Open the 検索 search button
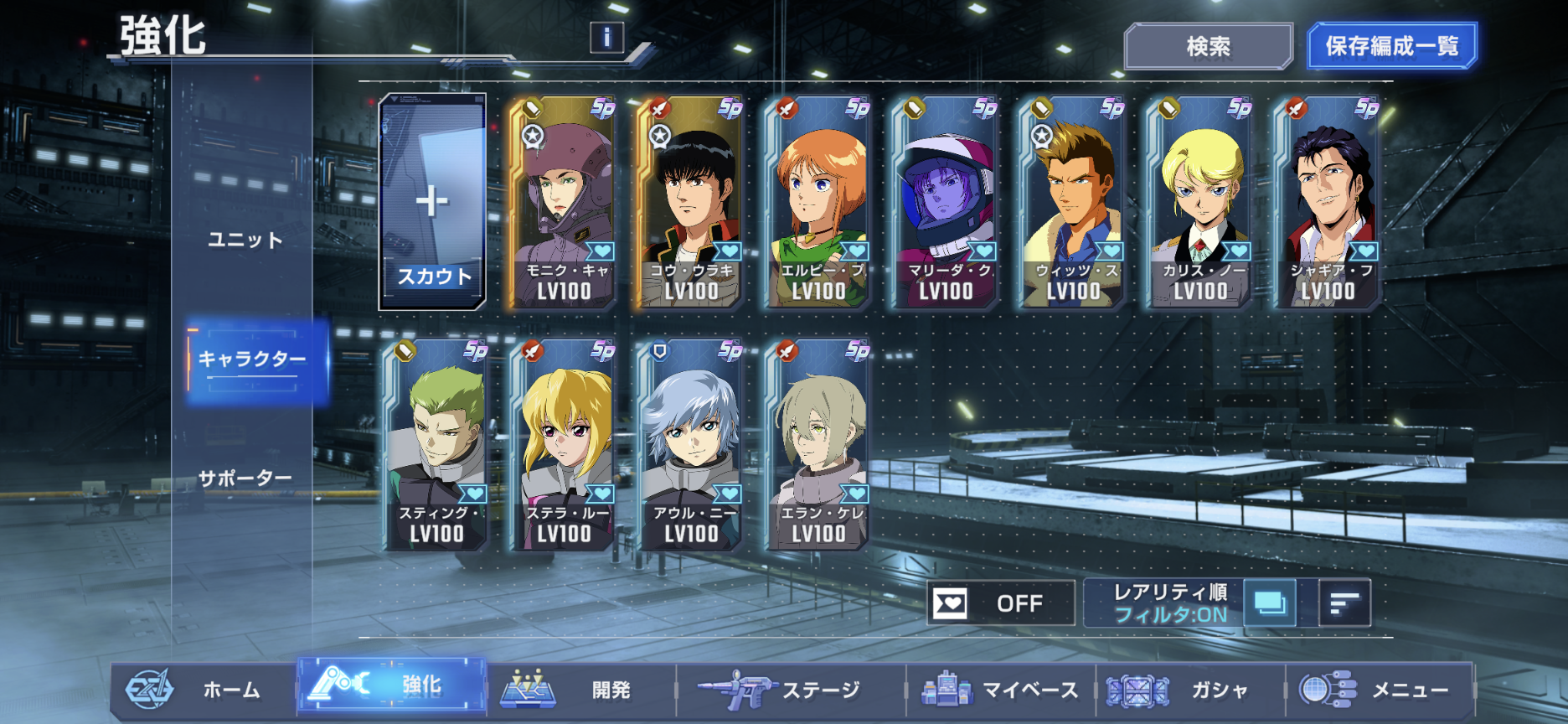The image size is (1568, 724). coord(1208,46)
